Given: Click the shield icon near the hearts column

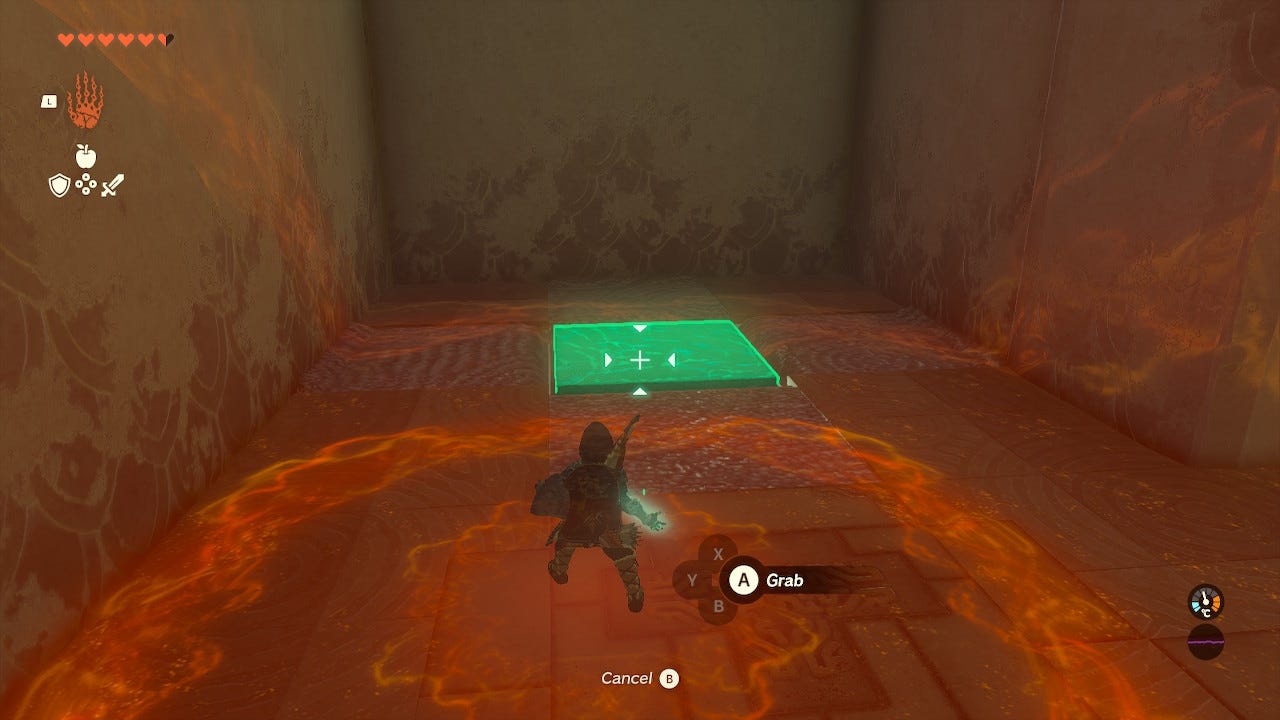Looking at the screenshot, I should [x=59, y=184].
